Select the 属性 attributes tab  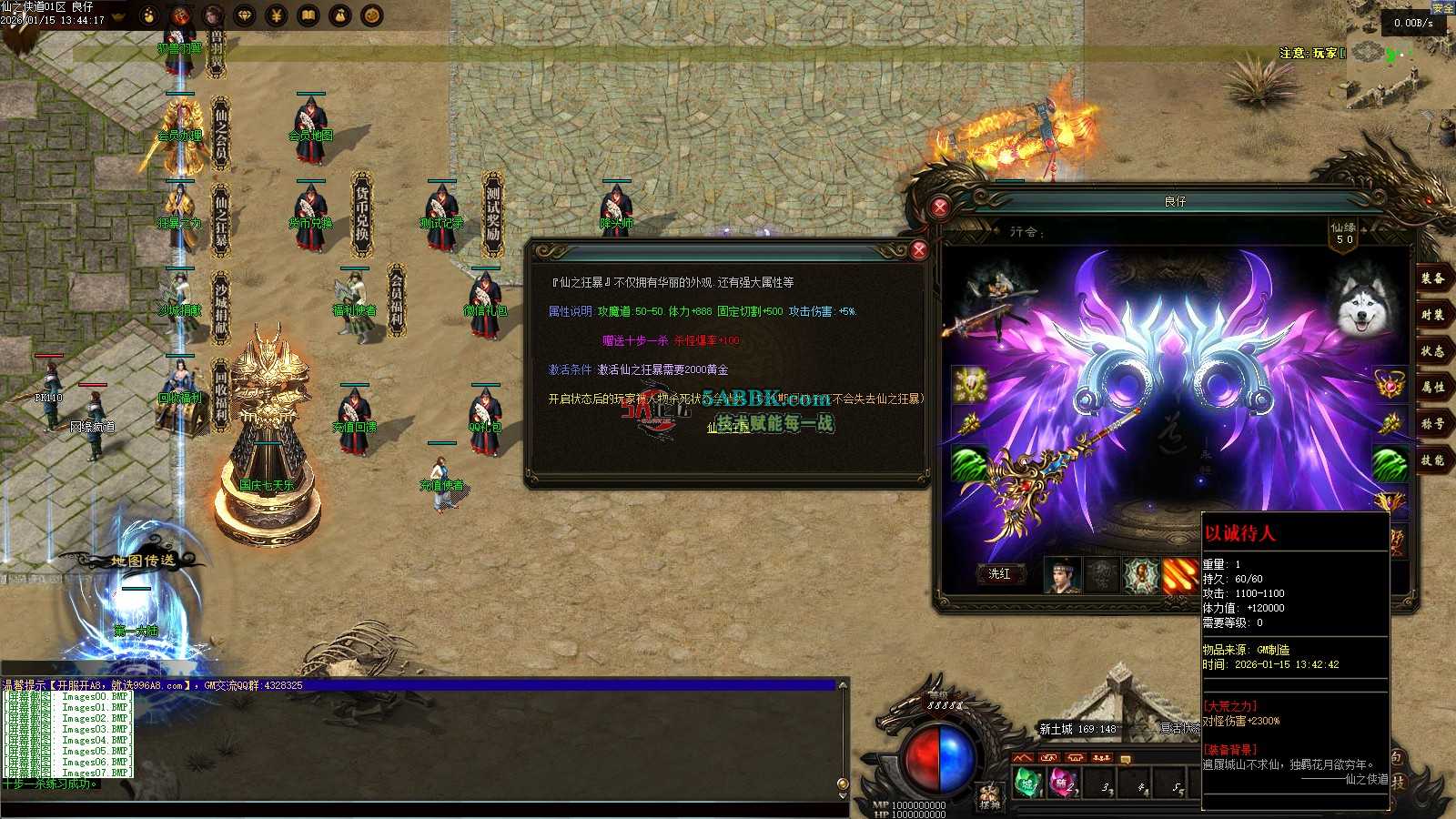pyautogui.click(x=1432, y=388)
